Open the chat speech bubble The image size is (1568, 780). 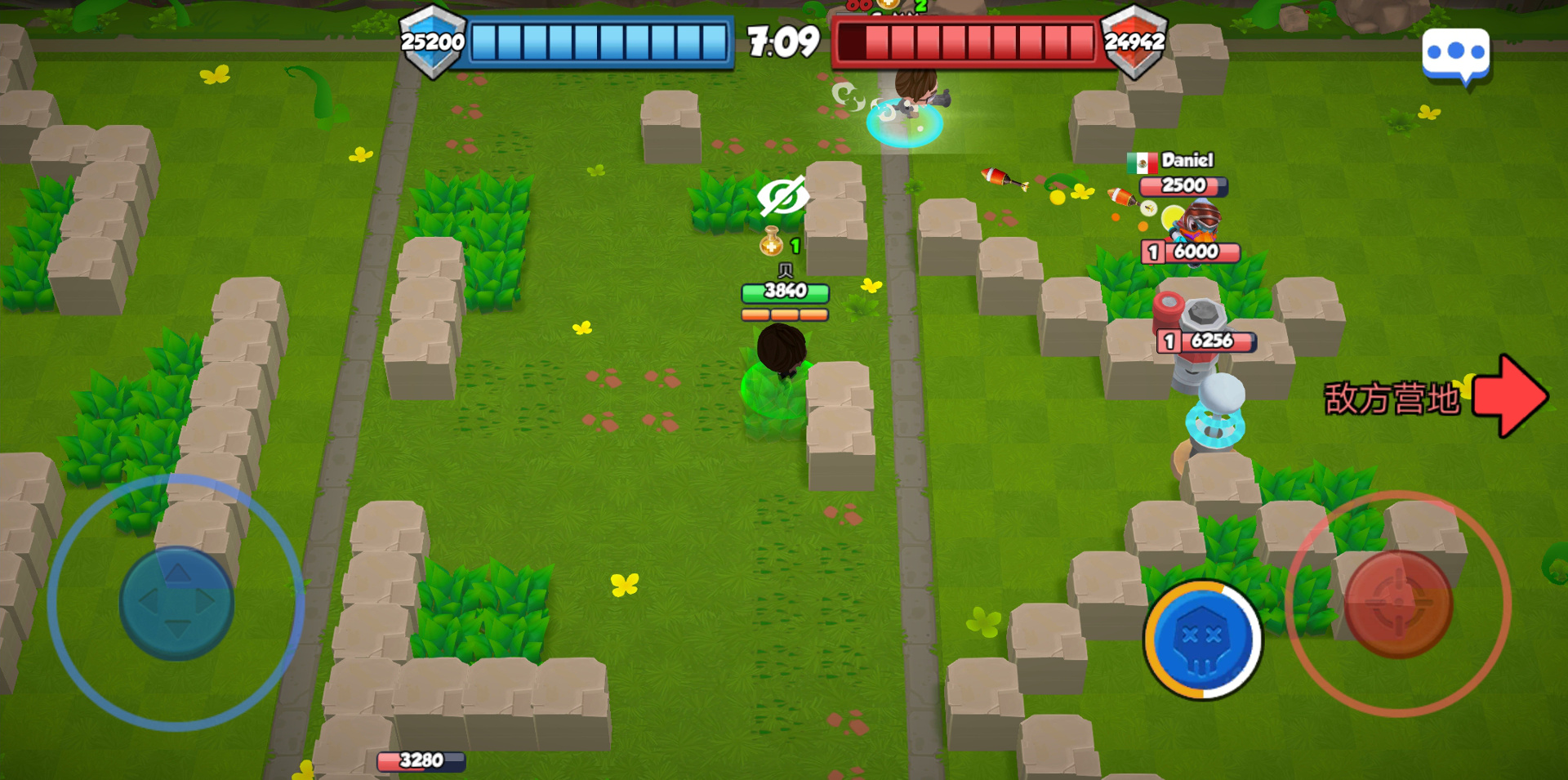(1455, 54)
